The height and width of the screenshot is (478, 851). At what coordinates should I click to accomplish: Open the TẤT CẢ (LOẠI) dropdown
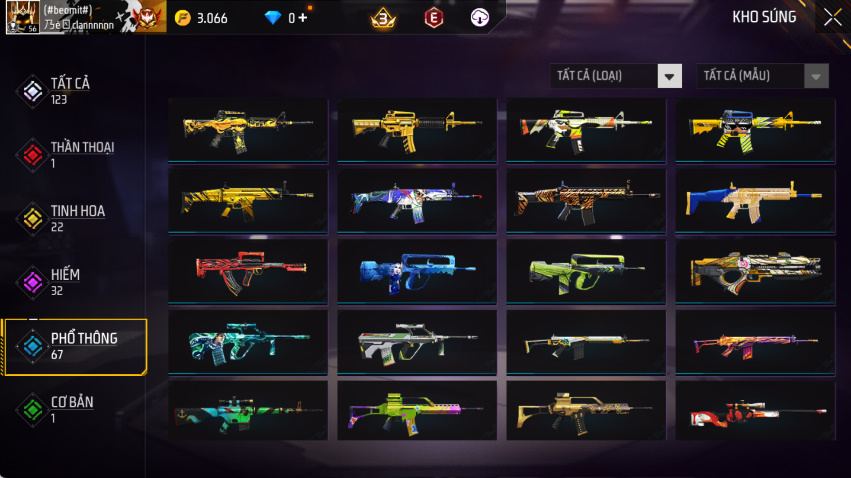(x=616, y=76)
